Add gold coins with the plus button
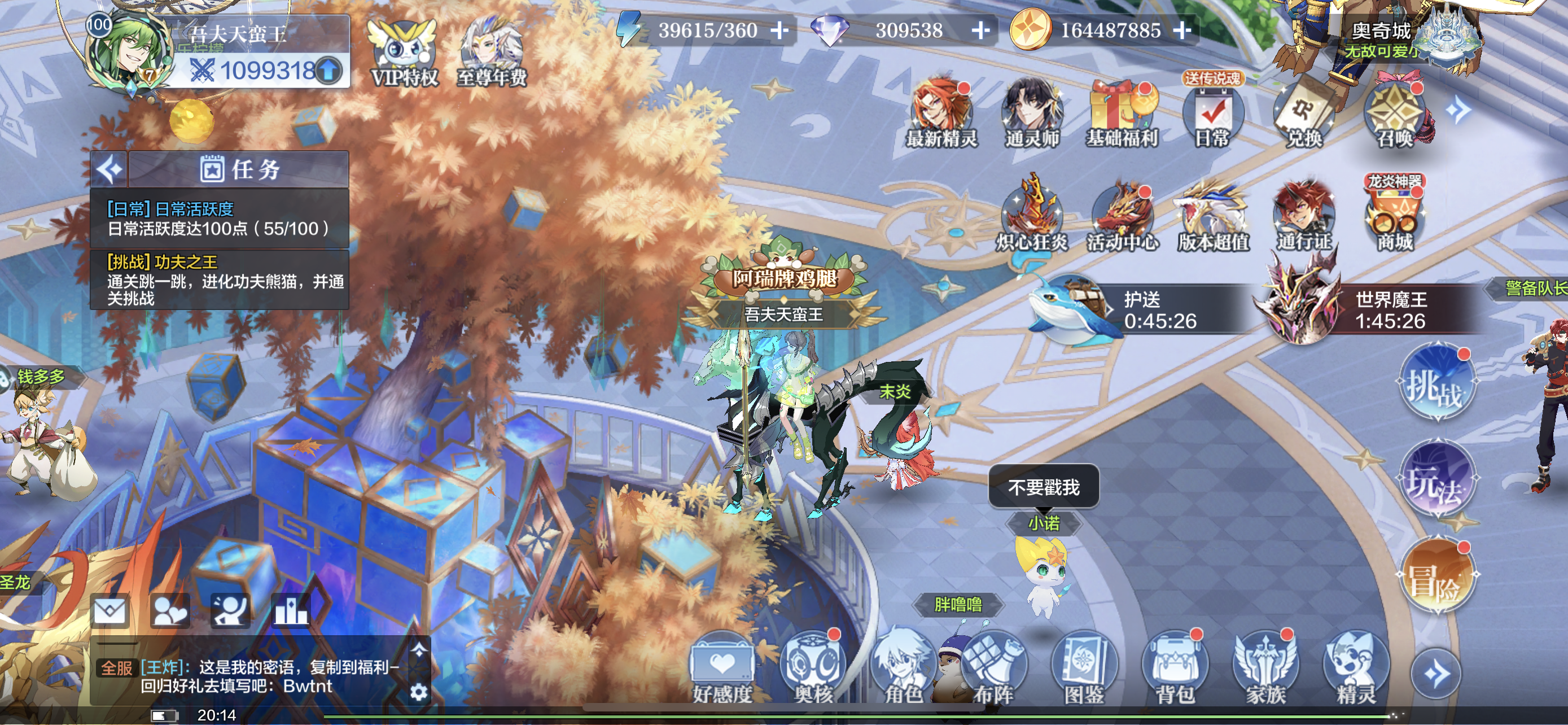 [x=1181, y=30]
